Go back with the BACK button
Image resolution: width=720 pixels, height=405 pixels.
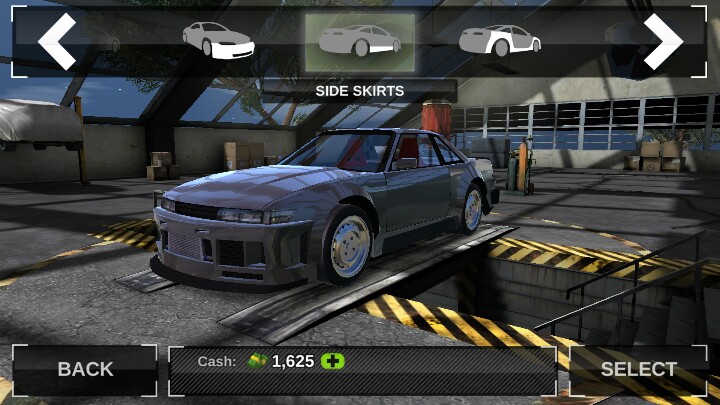85,369
